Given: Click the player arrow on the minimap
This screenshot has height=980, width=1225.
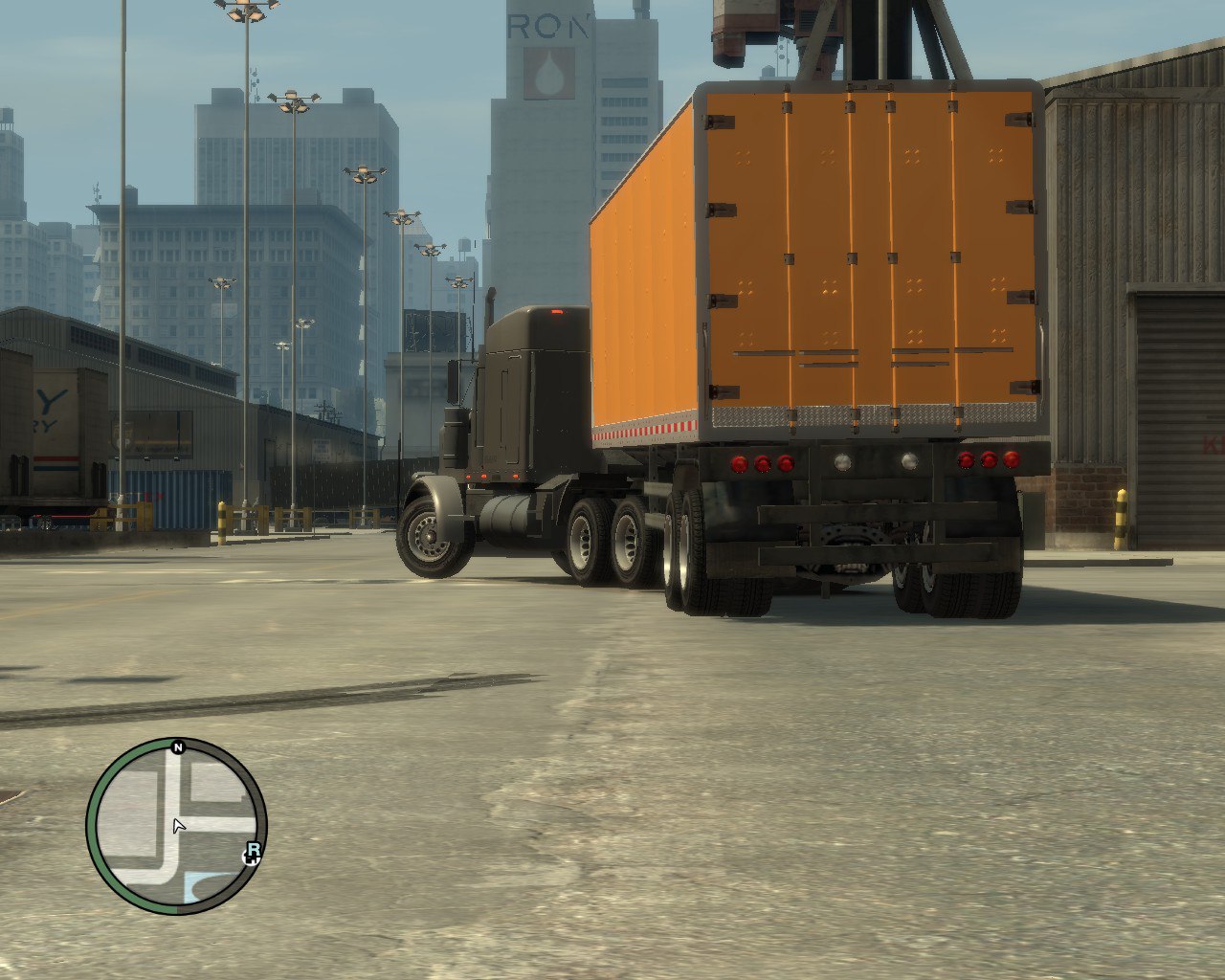Looking at the screenshot, I should point(178,826).
